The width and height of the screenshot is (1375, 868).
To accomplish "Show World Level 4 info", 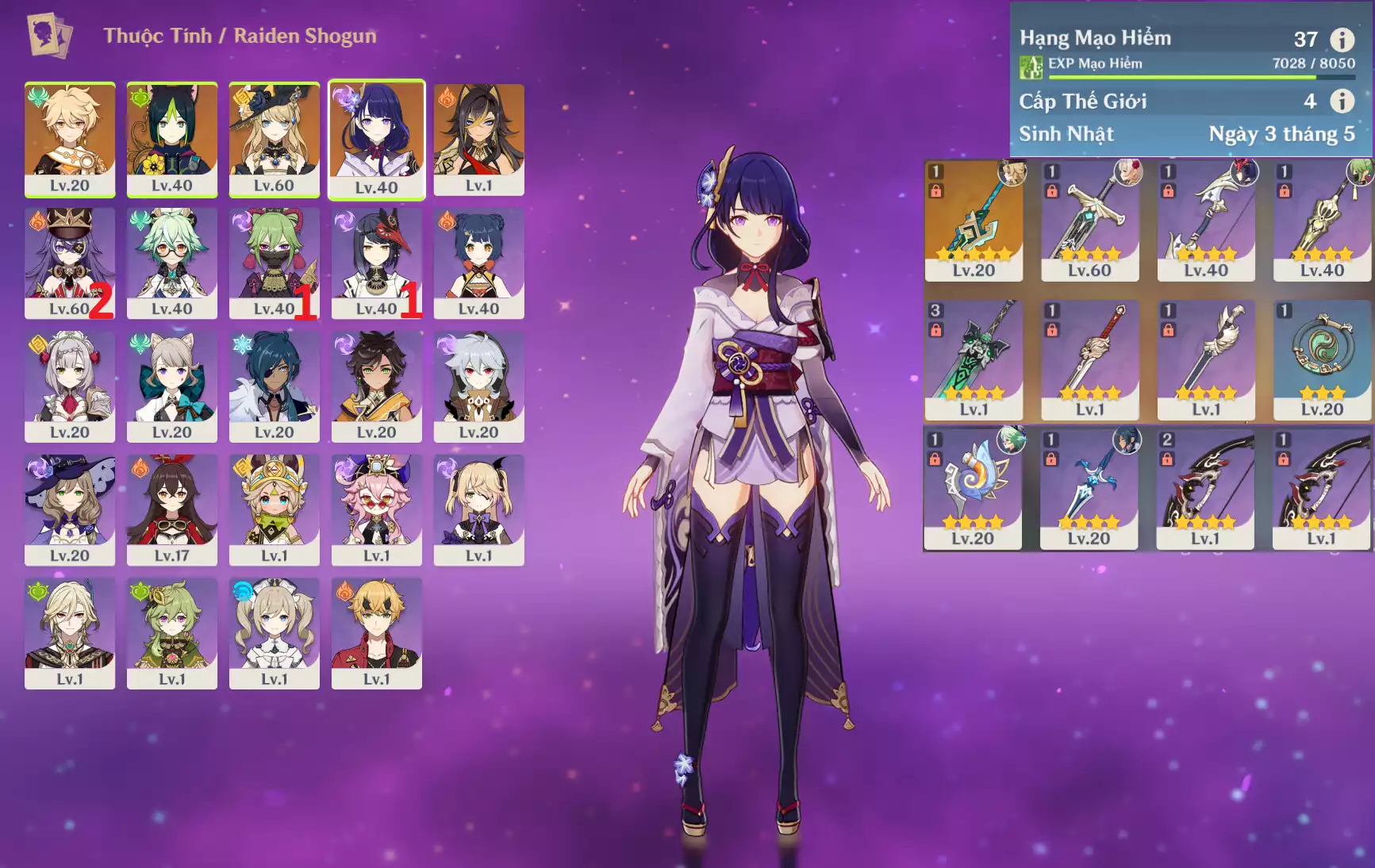I will click(x=1342, y=101).
